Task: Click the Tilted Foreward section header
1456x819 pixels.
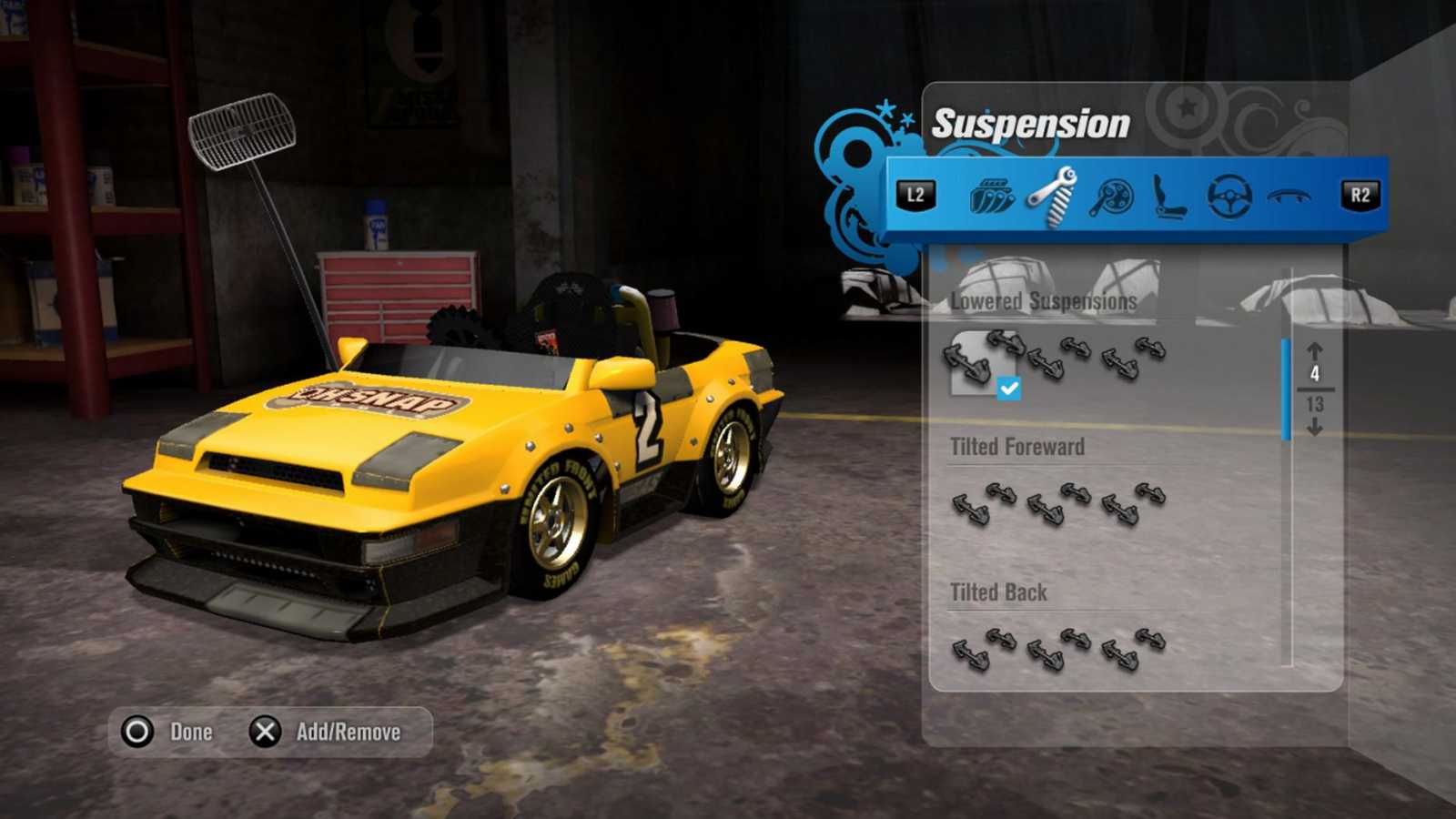Action: 1016,447
